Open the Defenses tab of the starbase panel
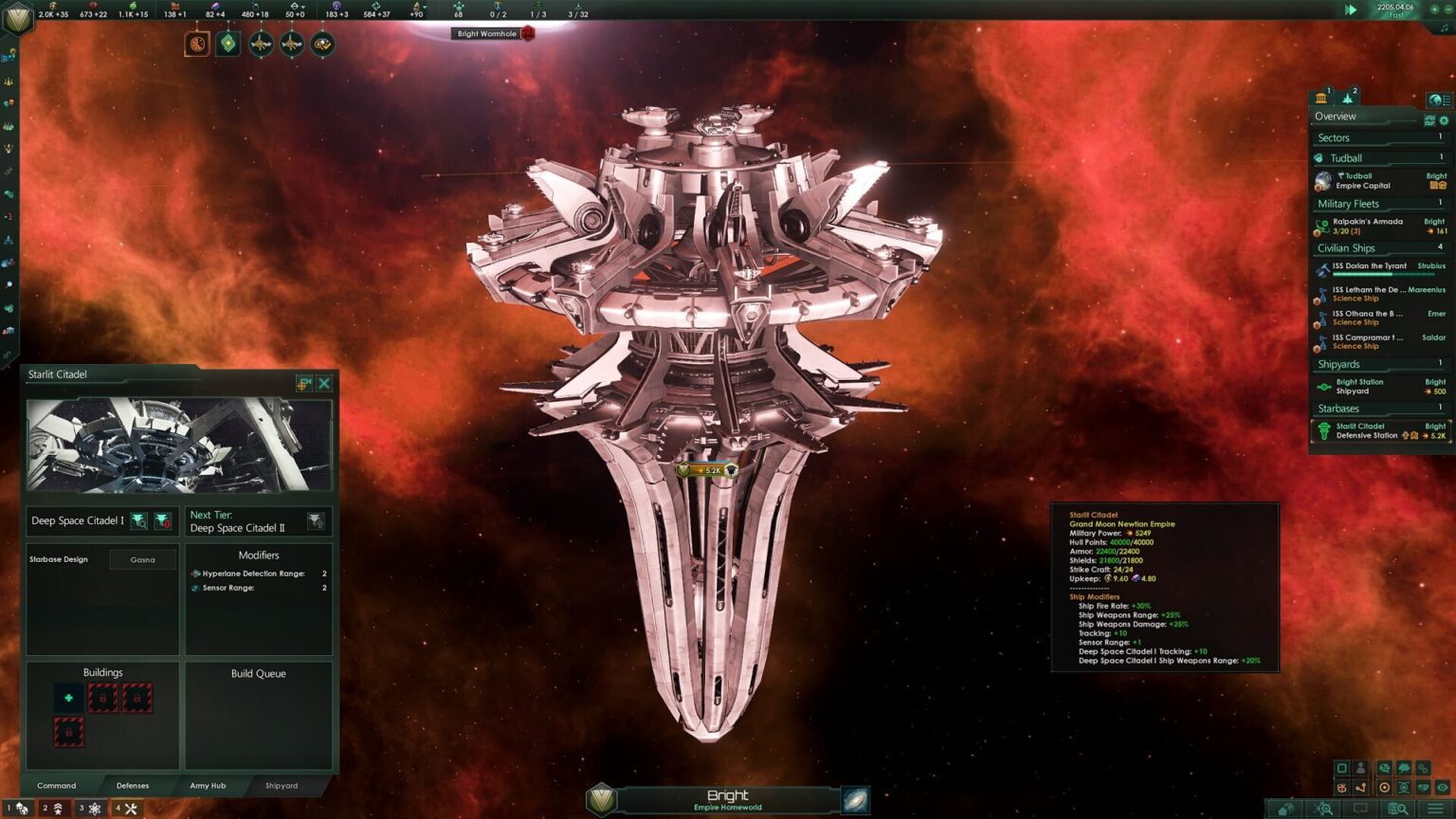 click(133, 786)
